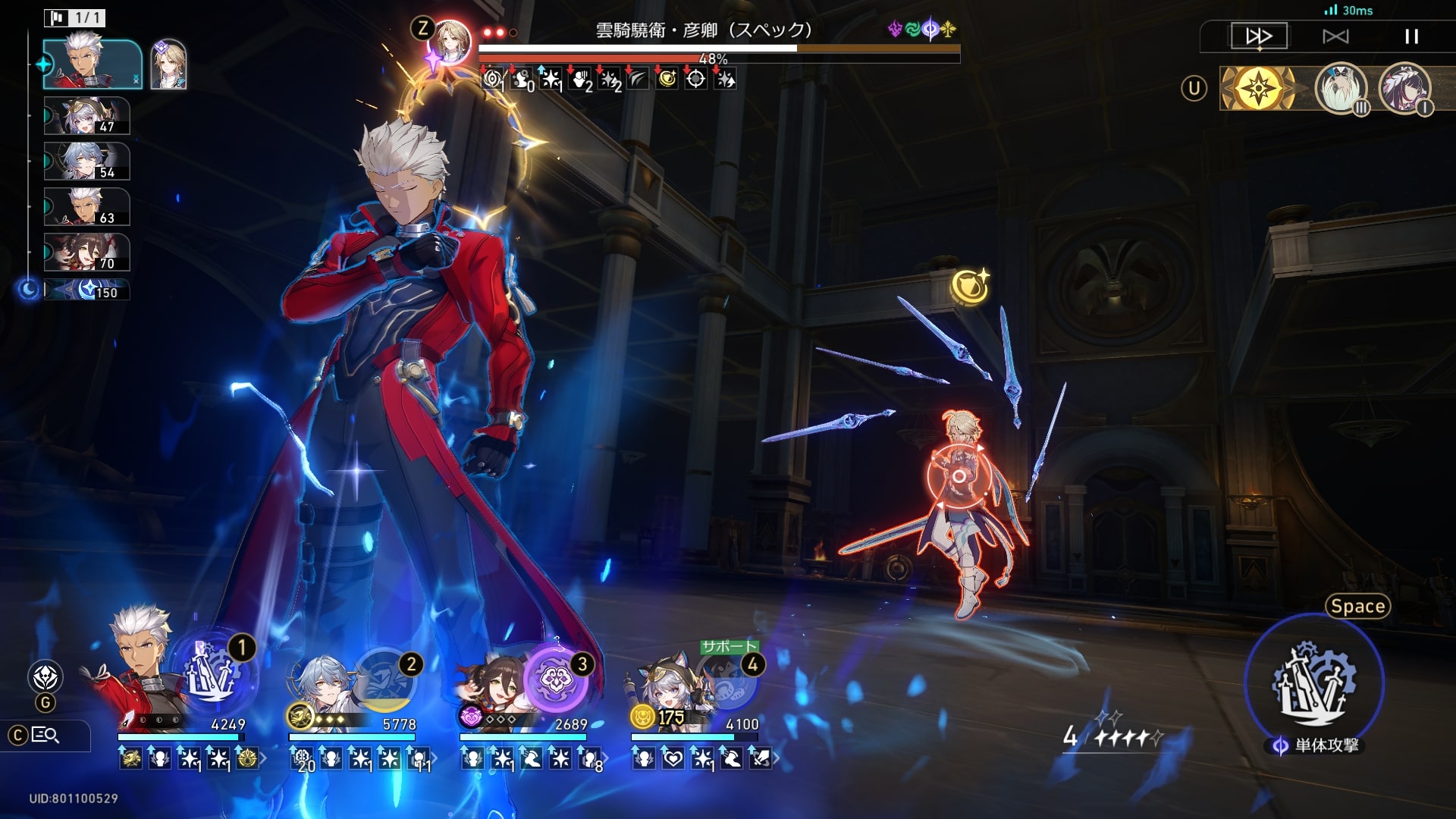Select the turn order portrait at 63
The image size is (1456, 819).
pyautogui.click(x=86, y=207)
